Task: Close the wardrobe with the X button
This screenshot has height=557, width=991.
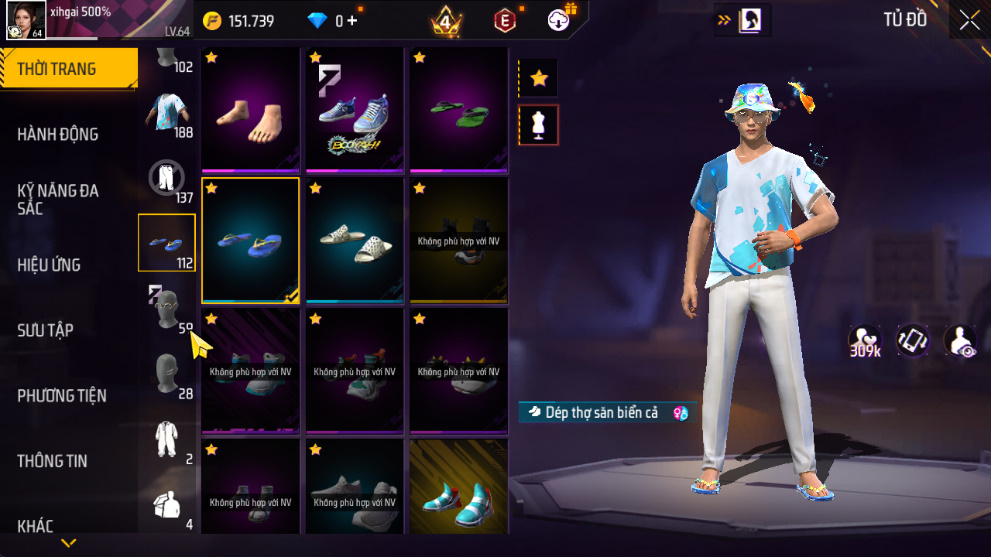Action: (x=969, y=20)
